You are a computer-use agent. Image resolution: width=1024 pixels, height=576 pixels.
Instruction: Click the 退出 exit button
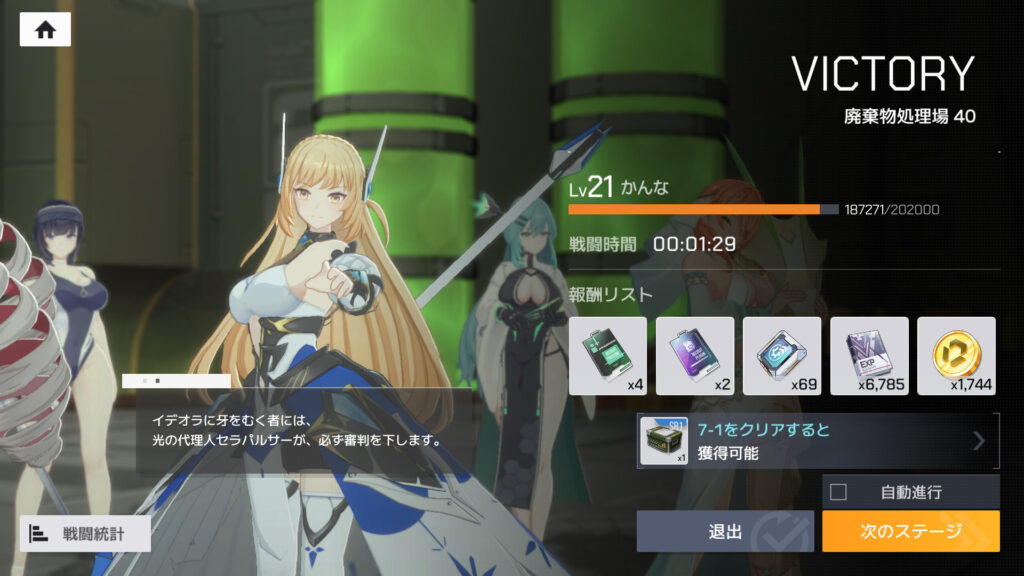[725, 531]
